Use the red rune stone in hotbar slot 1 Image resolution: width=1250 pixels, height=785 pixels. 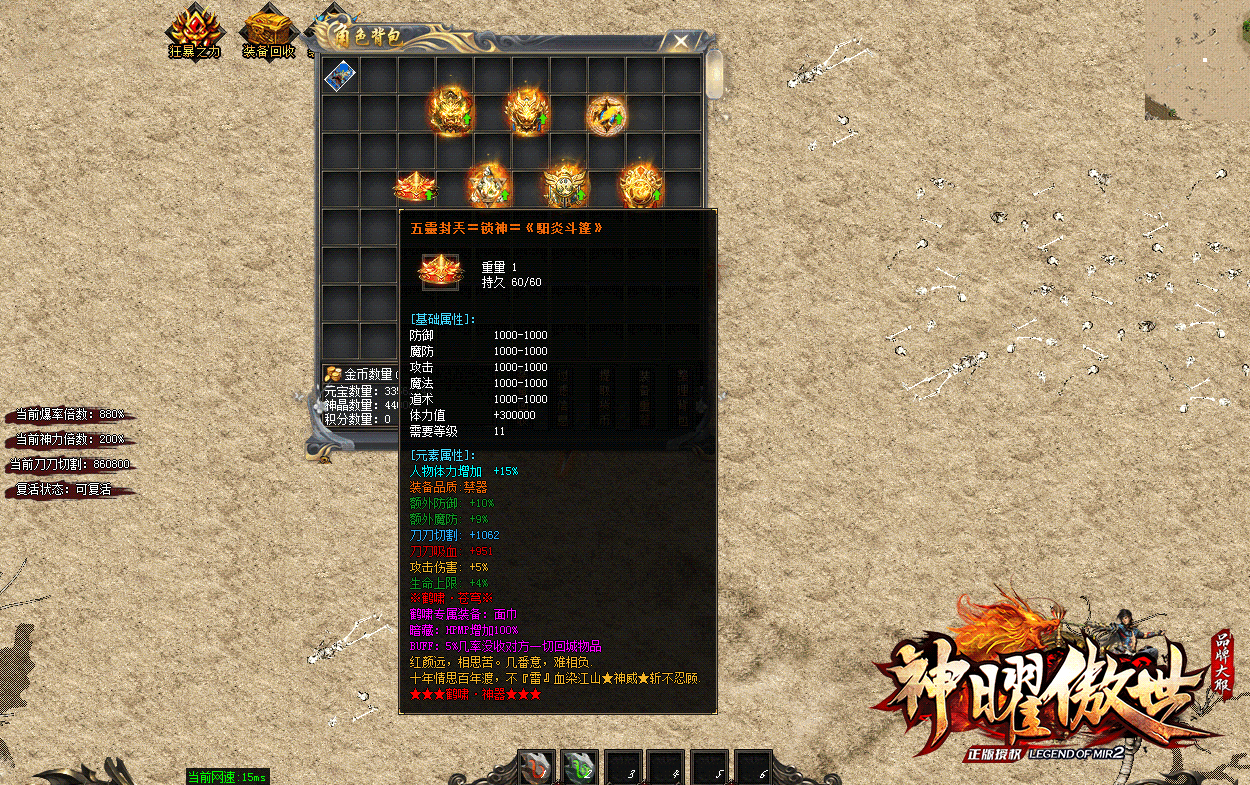[x=537, y=767]
